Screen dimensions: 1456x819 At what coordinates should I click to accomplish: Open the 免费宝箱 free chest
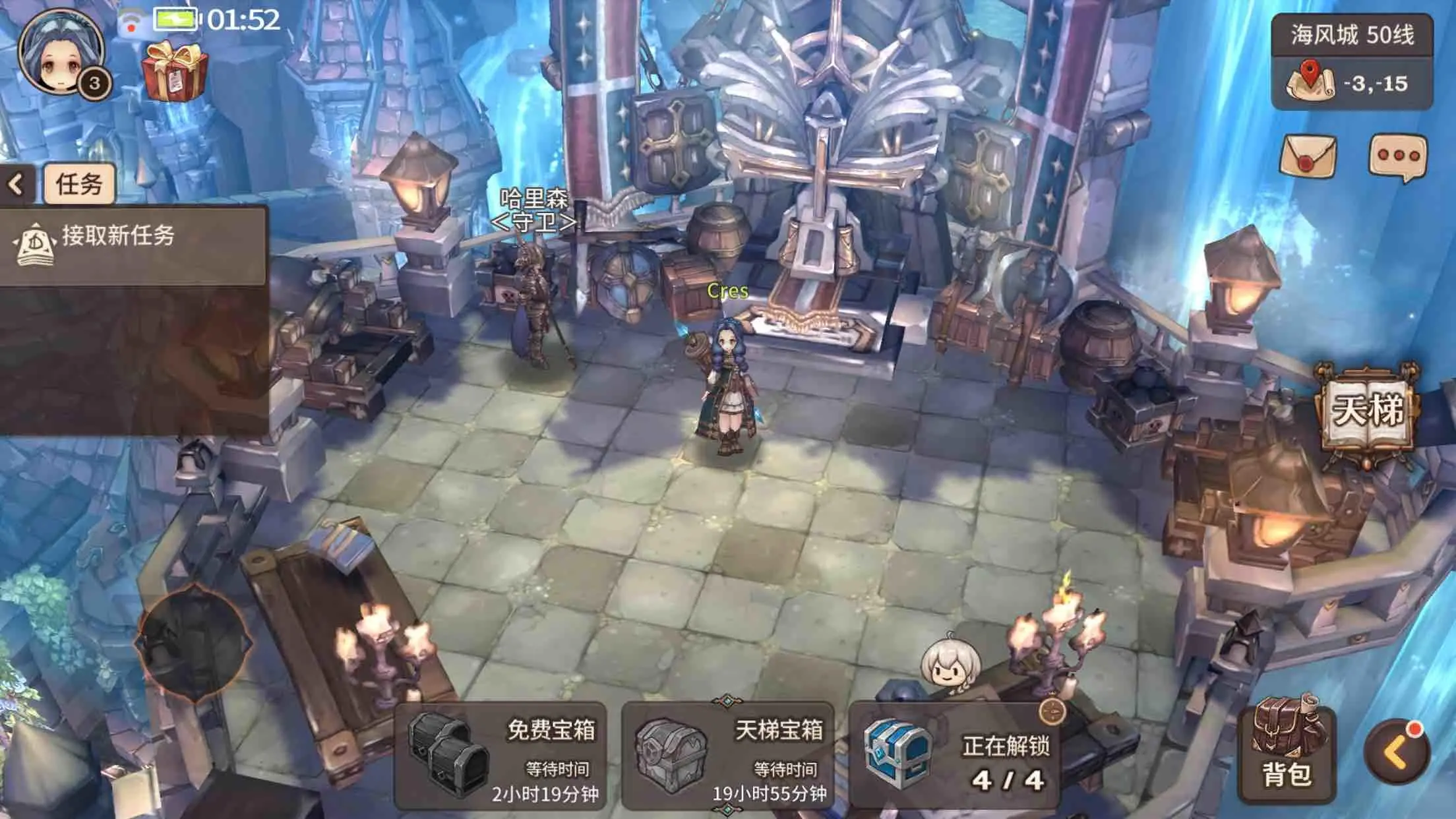500,756
